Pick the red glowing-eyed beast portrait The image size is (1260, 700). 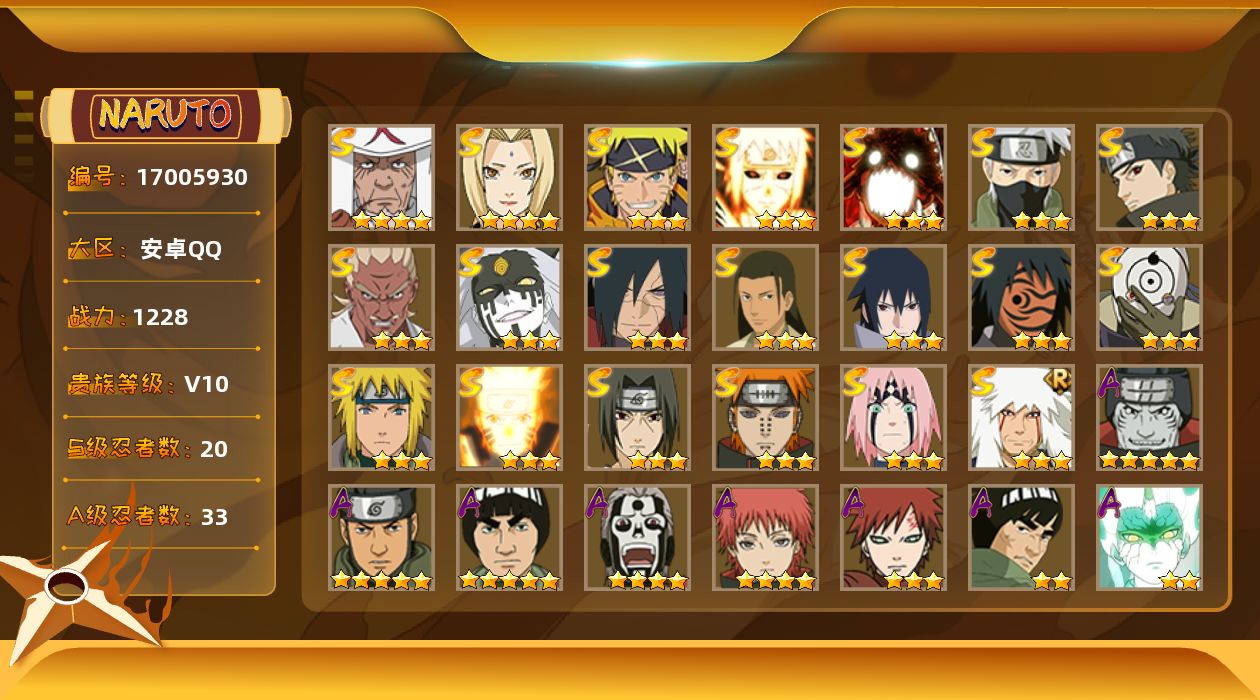point(893,178)
